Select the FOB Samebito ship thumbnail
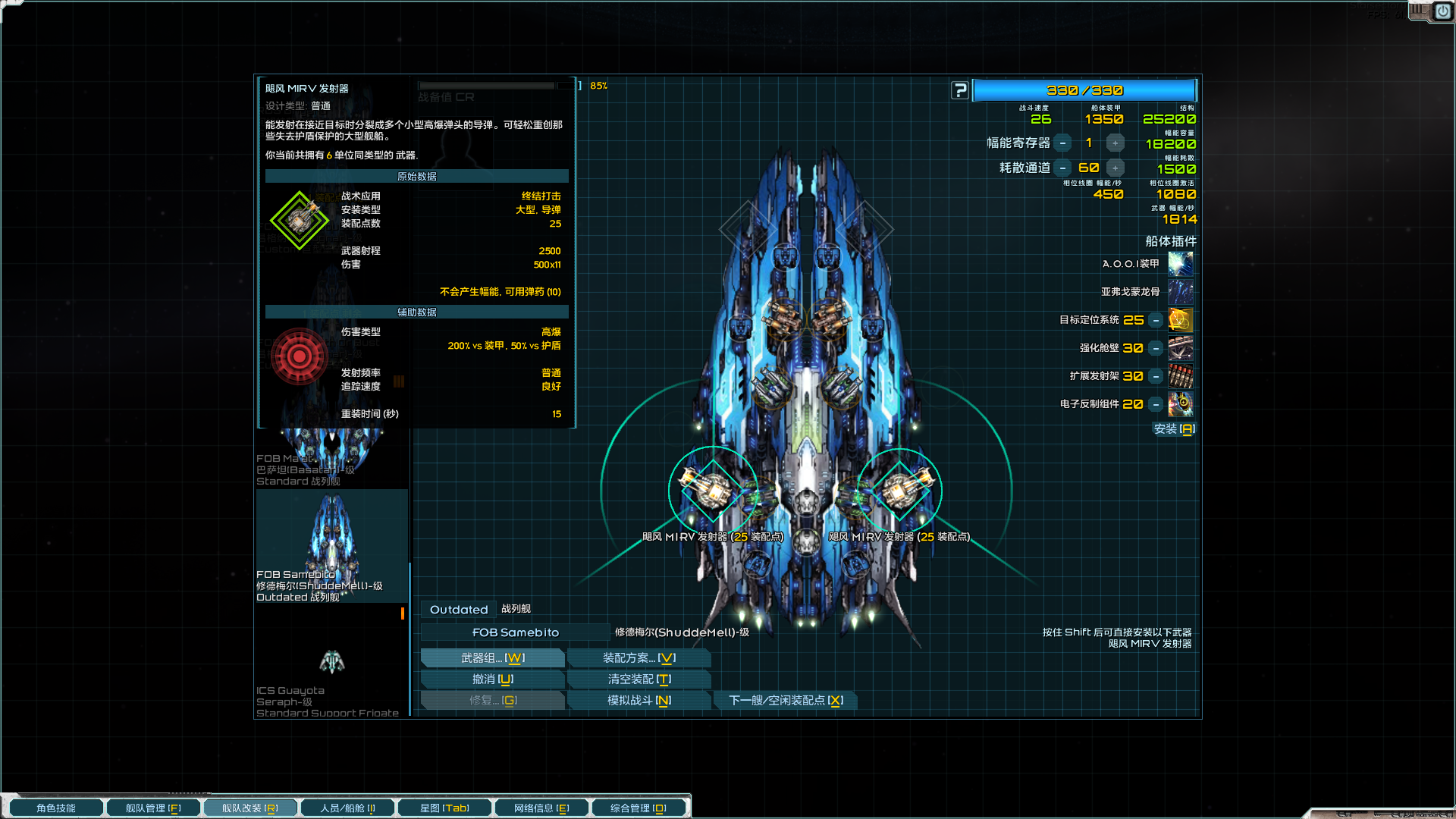This screenshot has width=1456, height=819. pyautogui.click(x=331, y=542)
